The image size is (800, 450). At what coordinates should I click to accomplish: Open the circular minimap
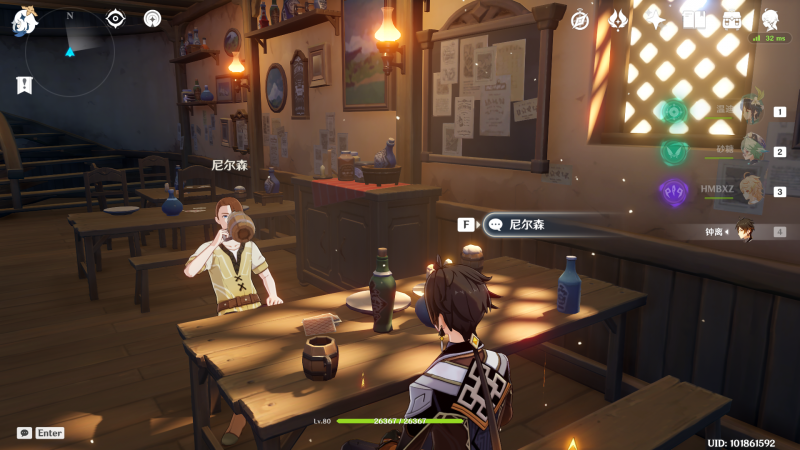(x=69, y=50)
